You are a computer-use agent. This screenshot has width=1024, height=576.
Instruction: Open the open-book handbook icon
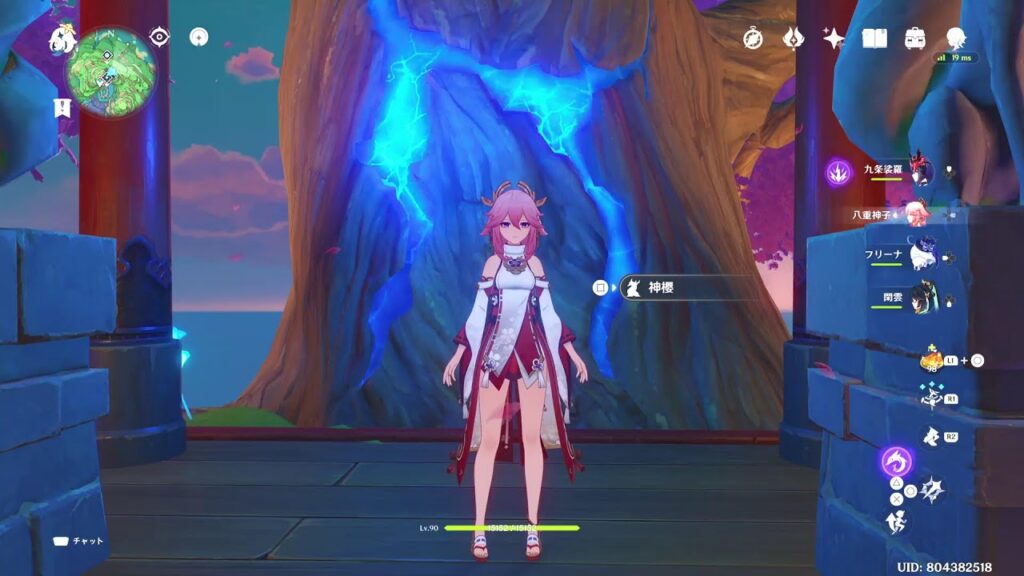(x=875, y=38)
